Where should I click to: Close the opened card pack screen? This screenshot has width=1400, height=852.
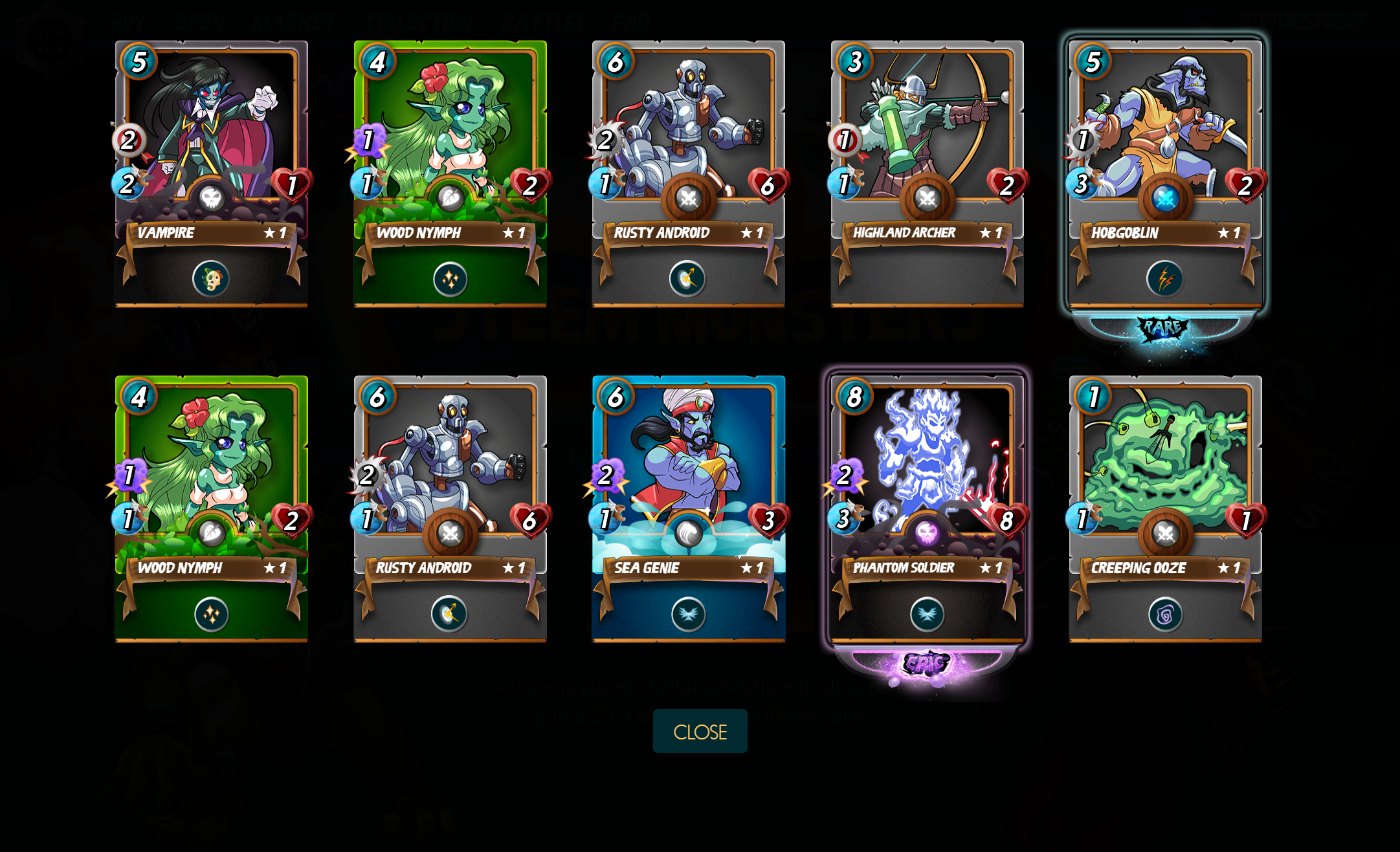[700, 731]
